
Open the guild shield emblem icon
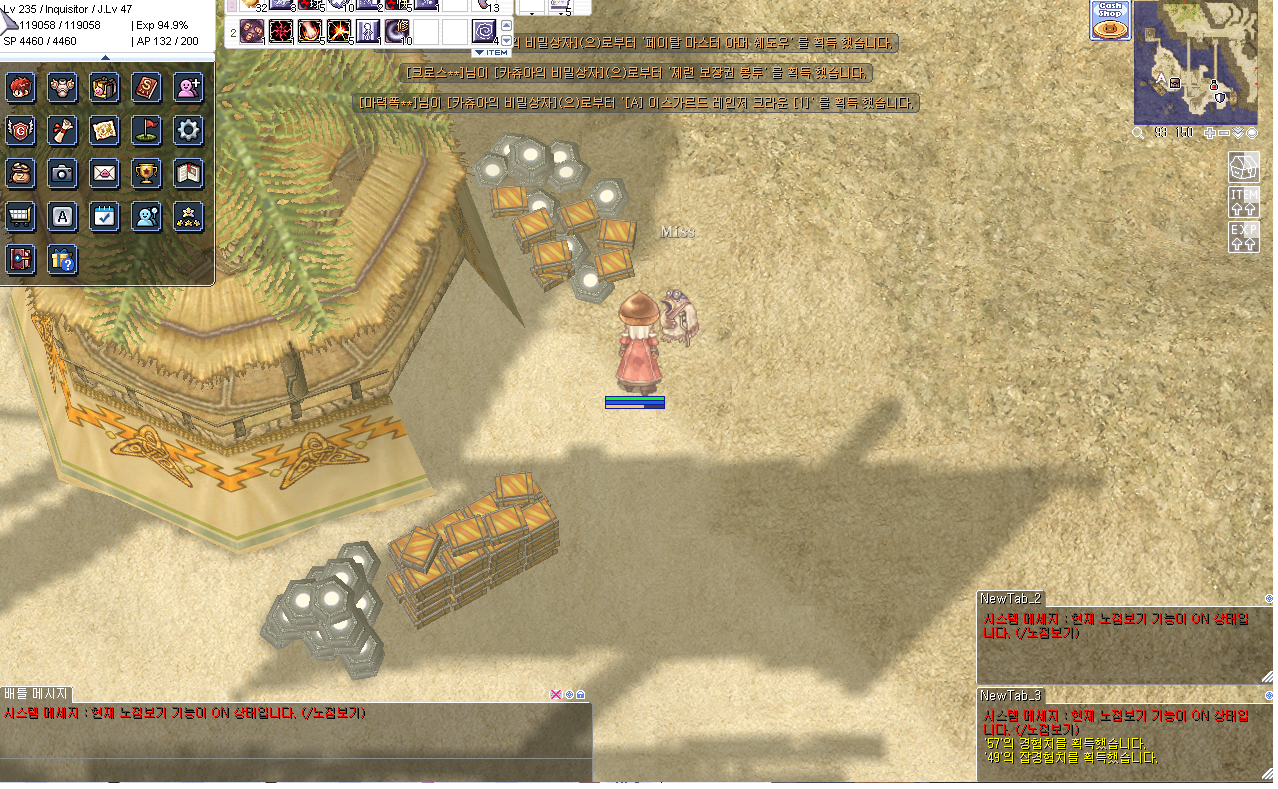tap(20, 129)
